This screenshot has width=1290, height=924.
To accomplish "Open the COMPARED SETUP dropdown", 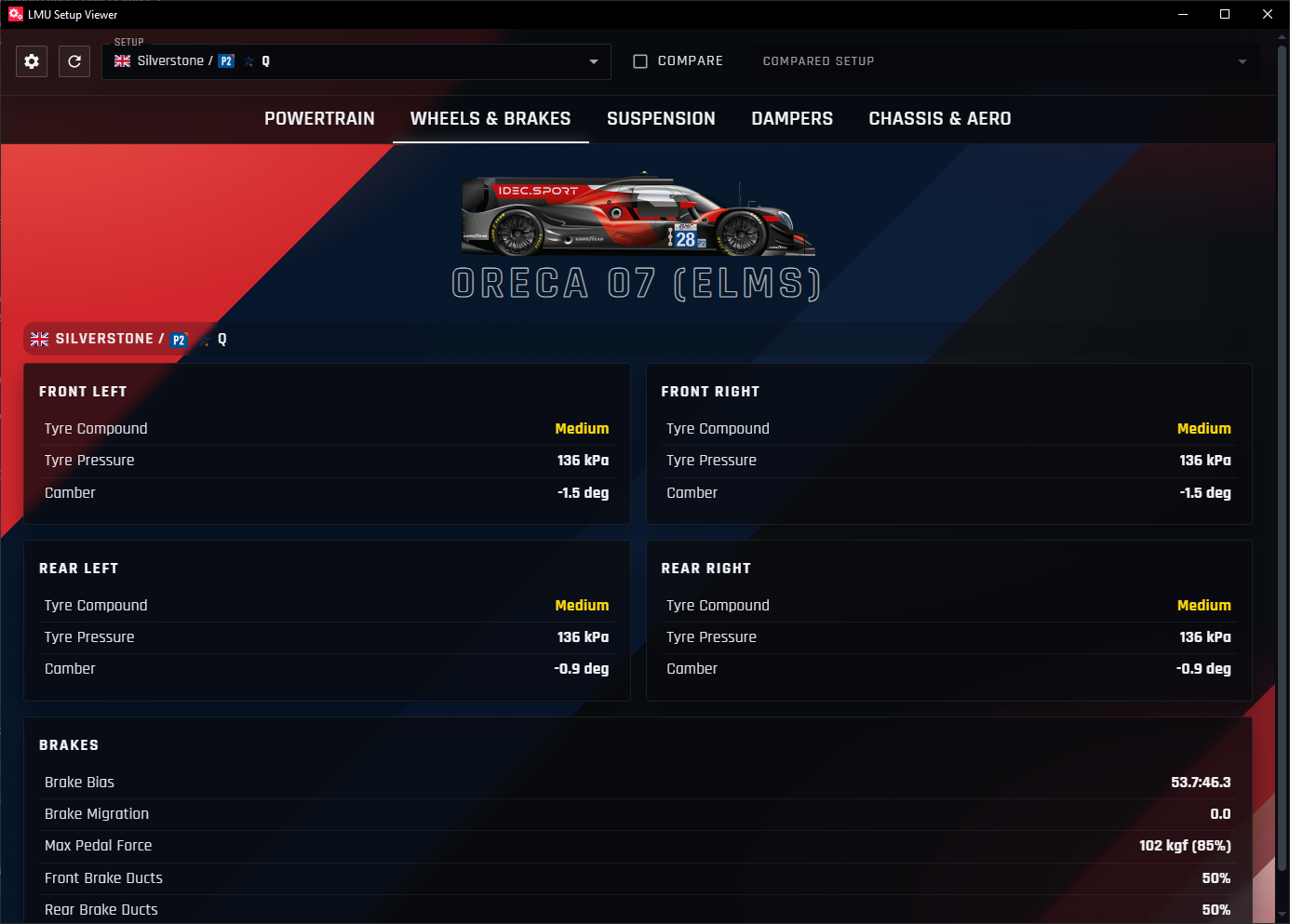I will tap(1242, 61).
